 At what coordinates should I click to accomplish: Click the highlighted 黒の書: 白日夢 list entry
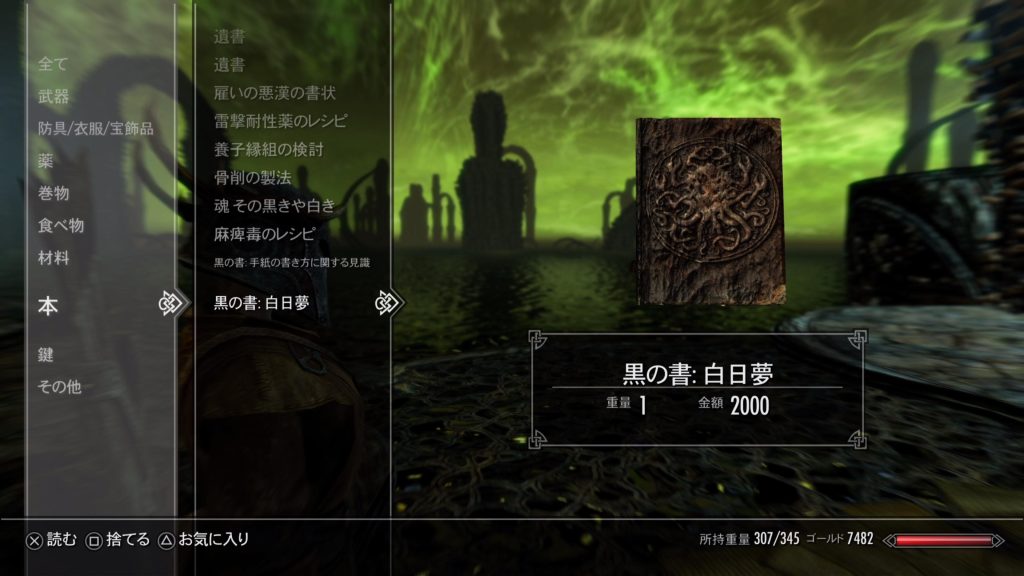(262, 302)
